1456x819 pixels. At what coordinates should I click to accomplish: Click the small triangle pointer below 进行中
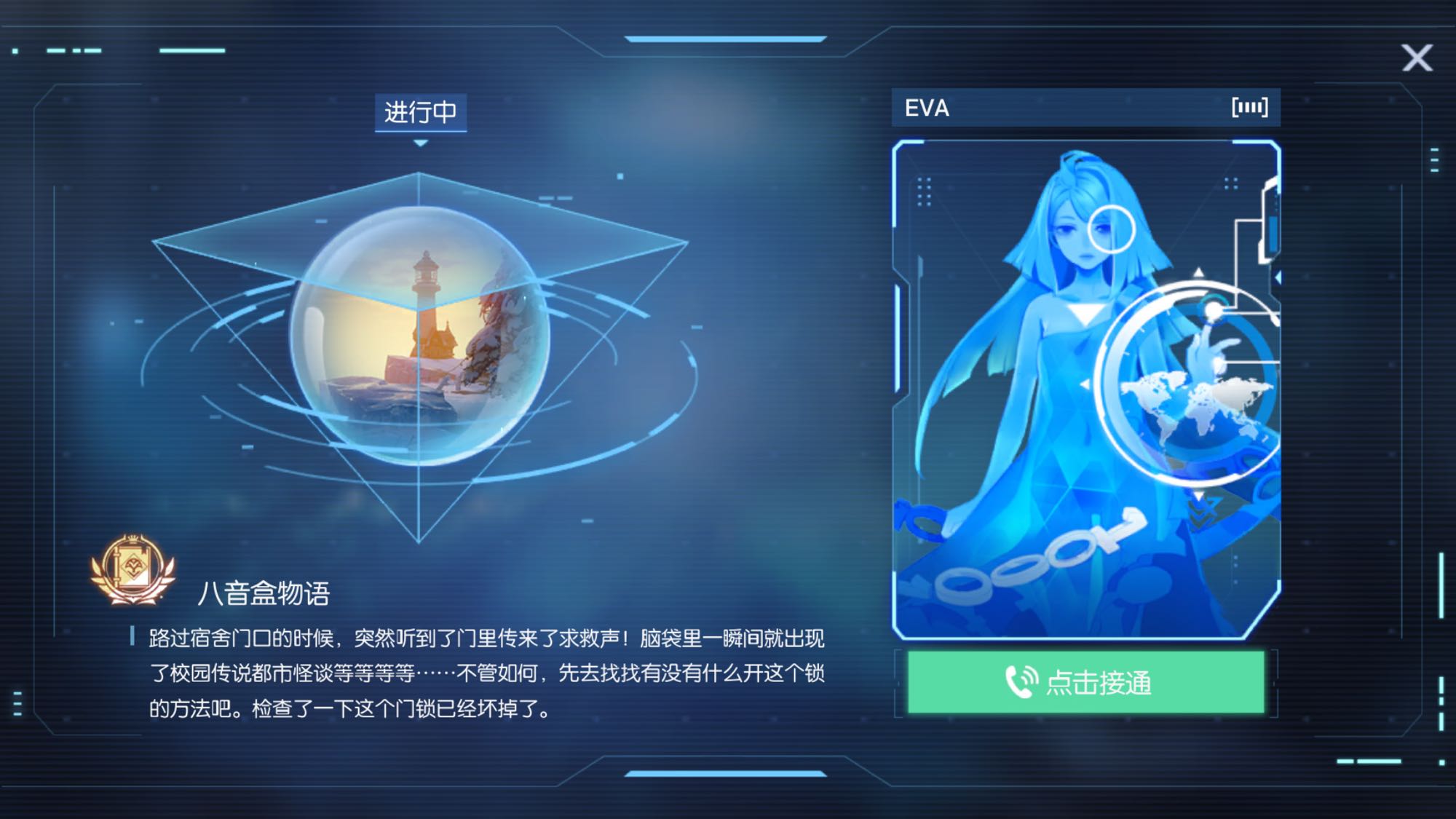421,143
